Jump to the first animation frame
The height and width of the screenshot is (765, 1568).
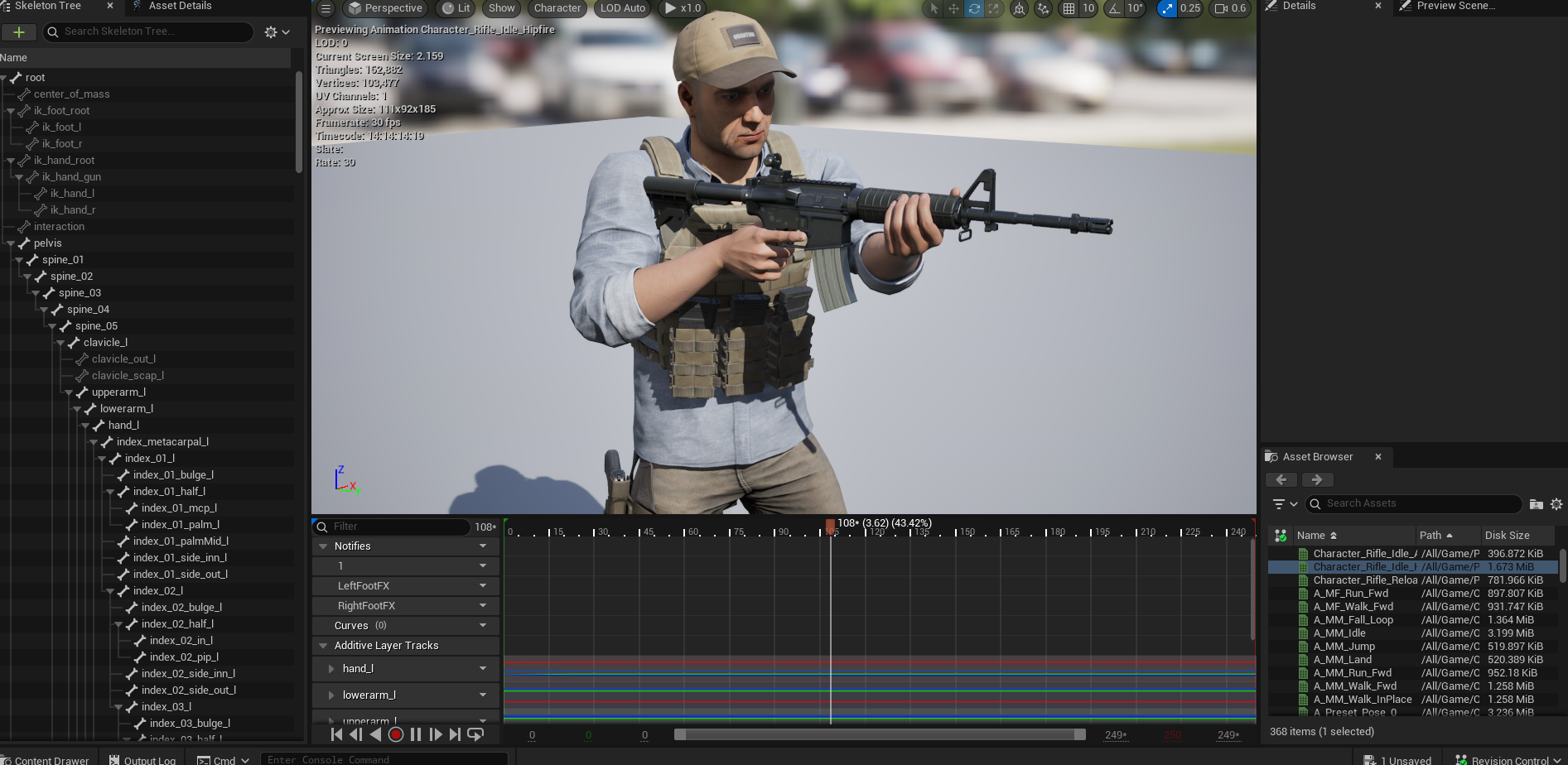coord(336,734)
